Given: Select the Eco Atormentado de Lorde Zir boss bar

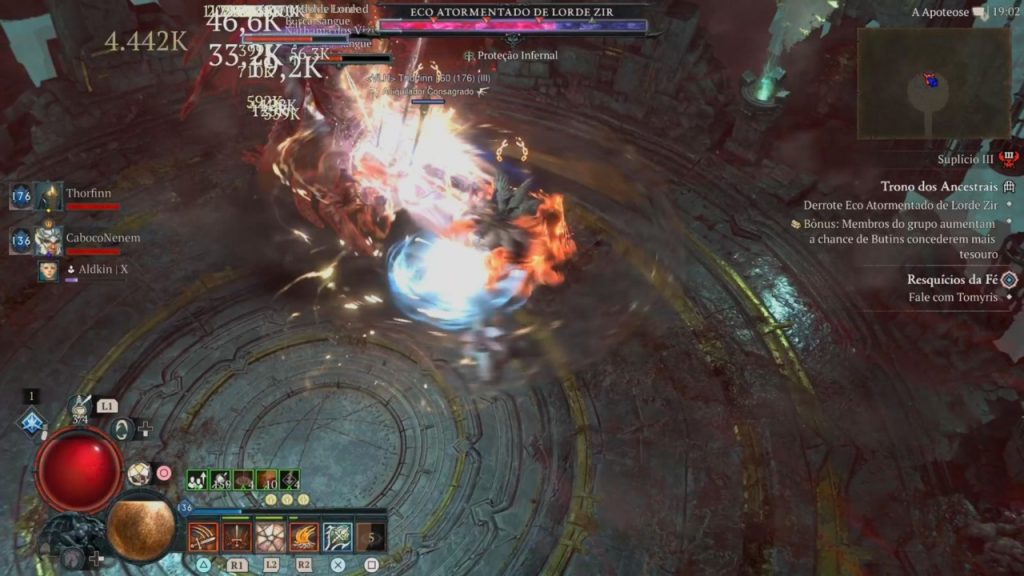Looking at the screenshot, I should point(512,27).
